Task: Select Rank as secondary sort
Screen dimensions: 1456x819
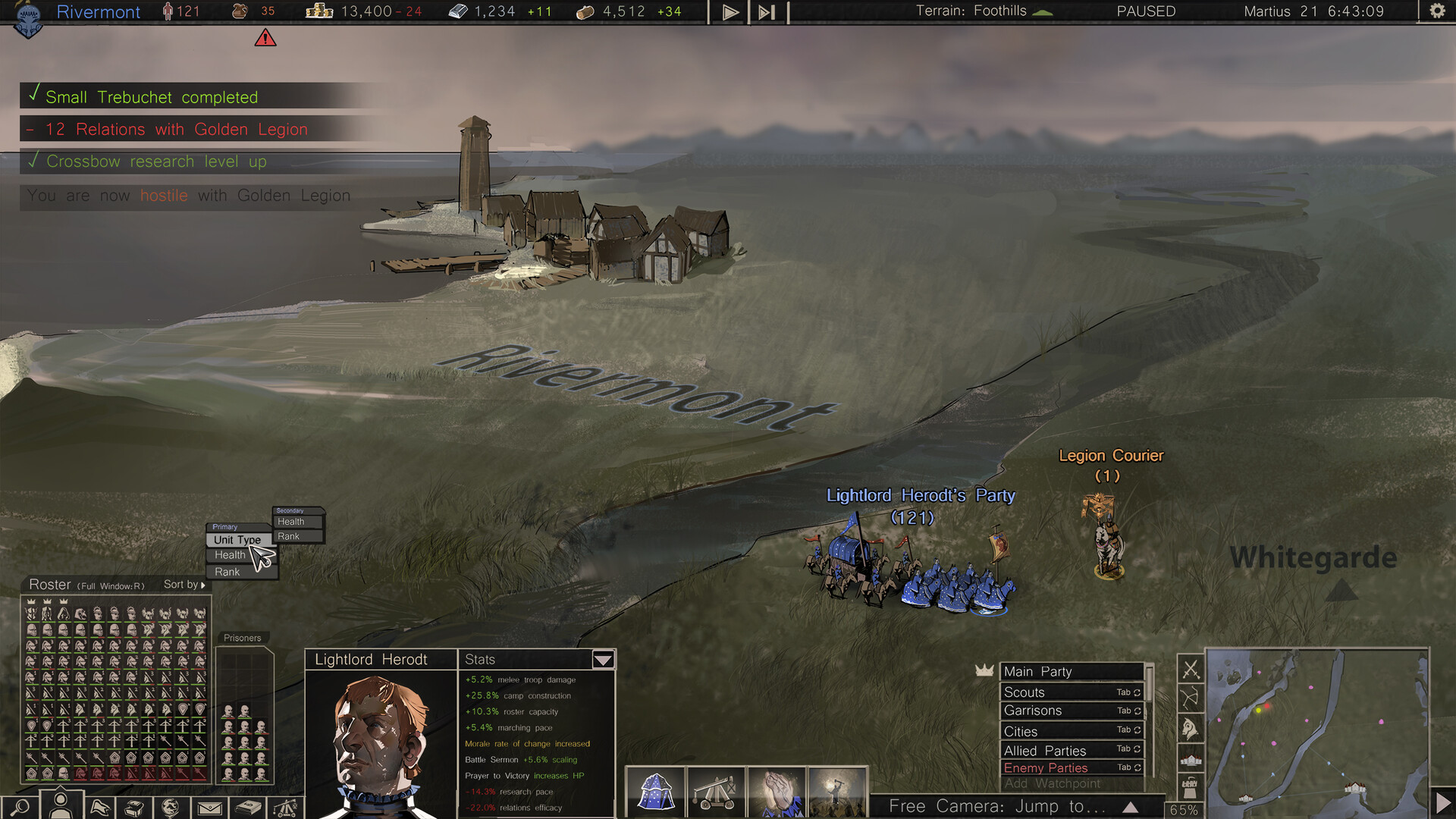Action: tap(289, 536)
